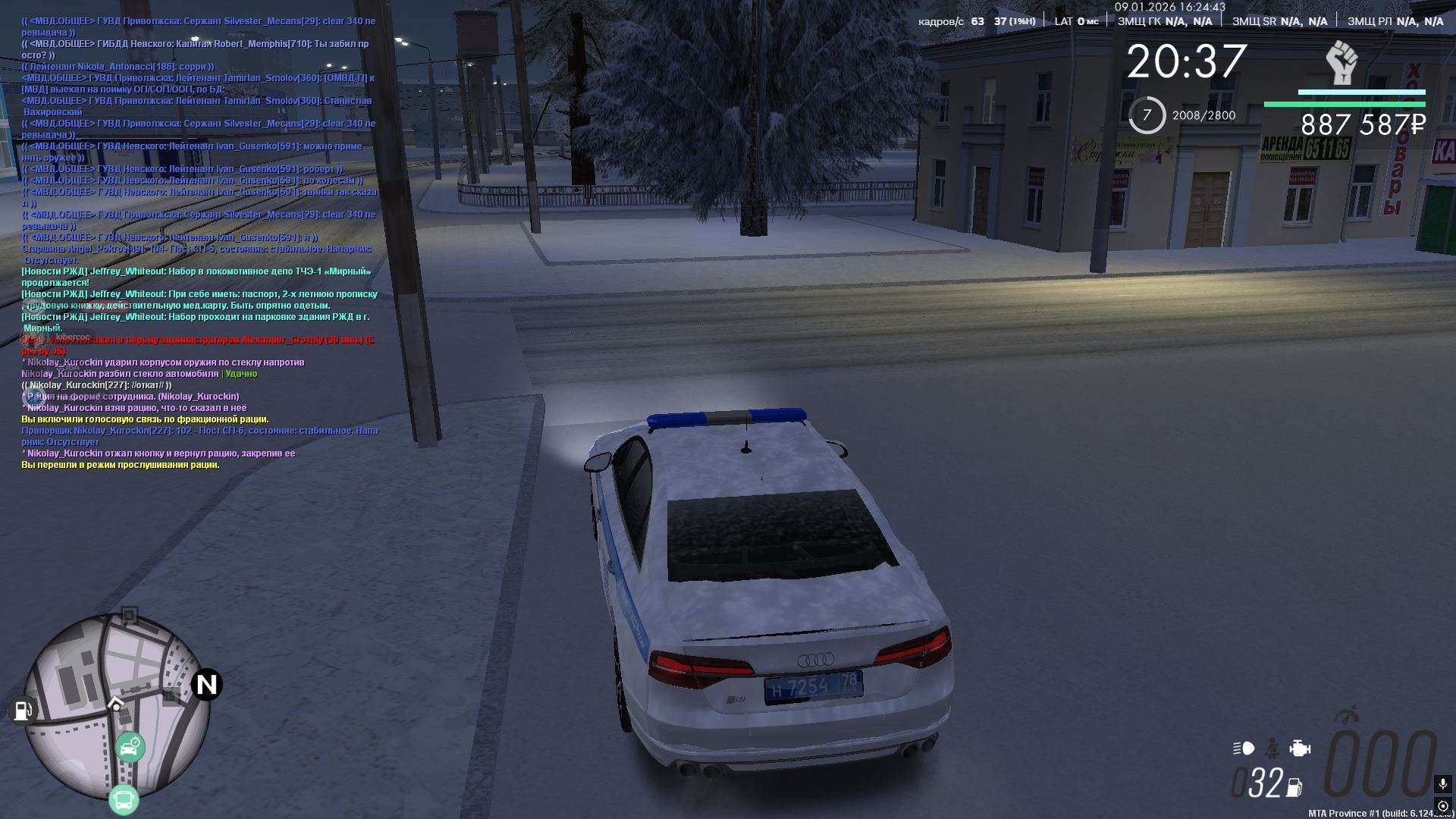Screen dimensions: 1456x819
Task: Select the green bus stop marker
Action: (124, 799)
